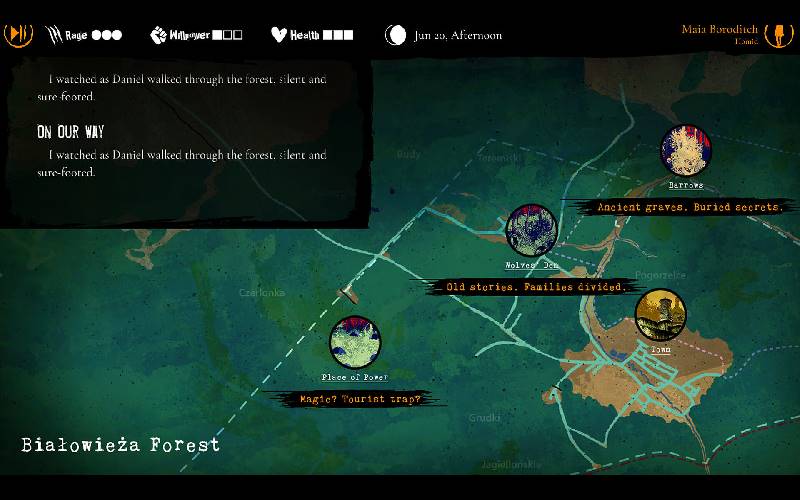Visit the Place of Power marker
800x500 pixels.
[x=355, y=343]
